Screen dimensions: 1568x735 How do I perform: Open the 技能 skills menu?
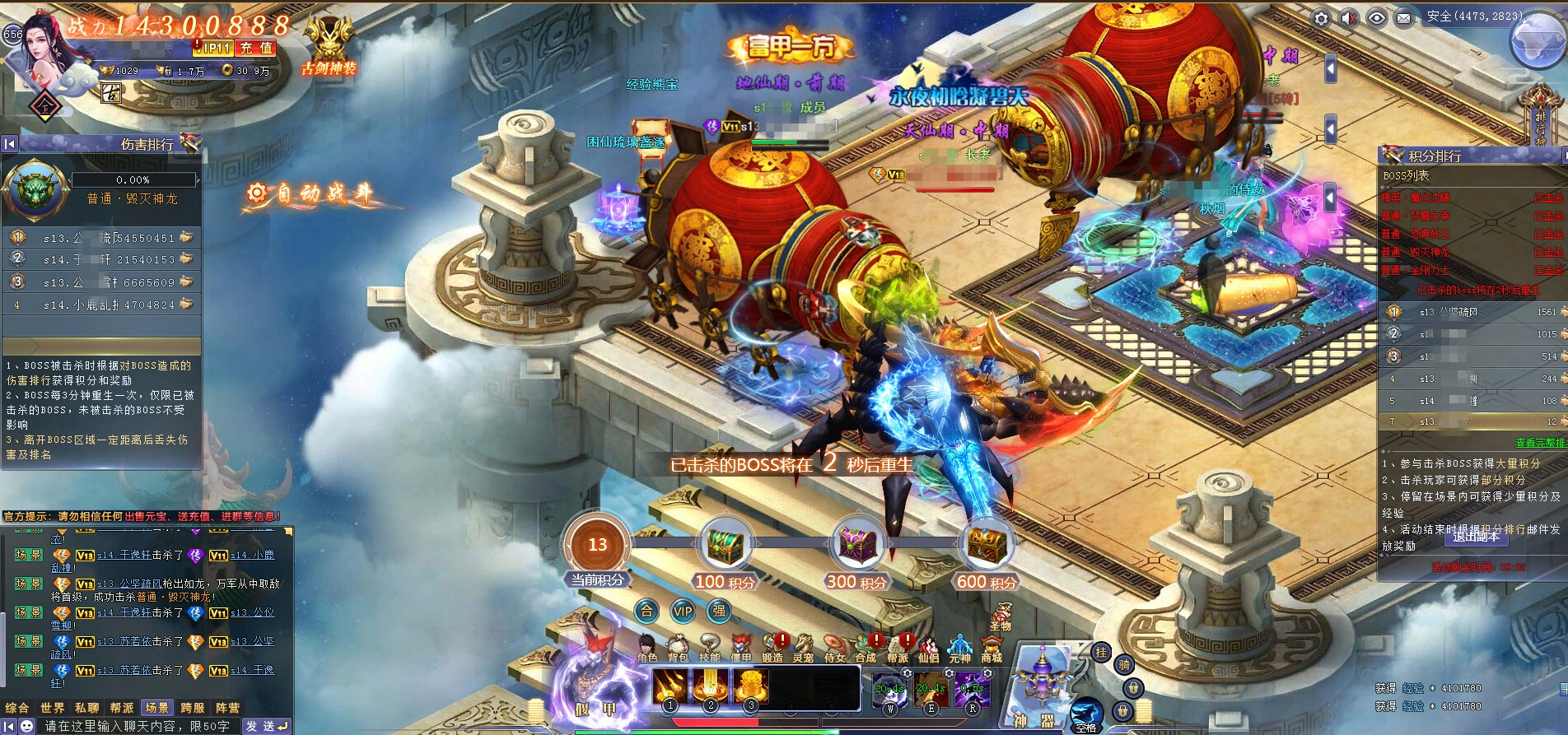(709, 647)
